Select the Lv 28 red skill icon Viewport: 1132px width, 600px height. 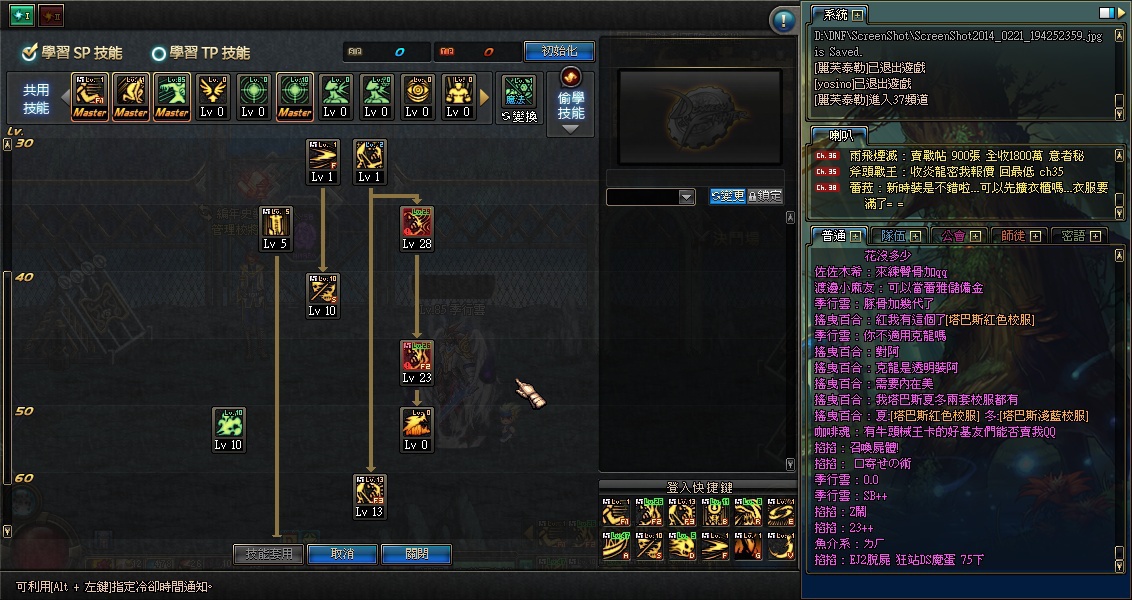pyautogui.click(x=417, y=224)
